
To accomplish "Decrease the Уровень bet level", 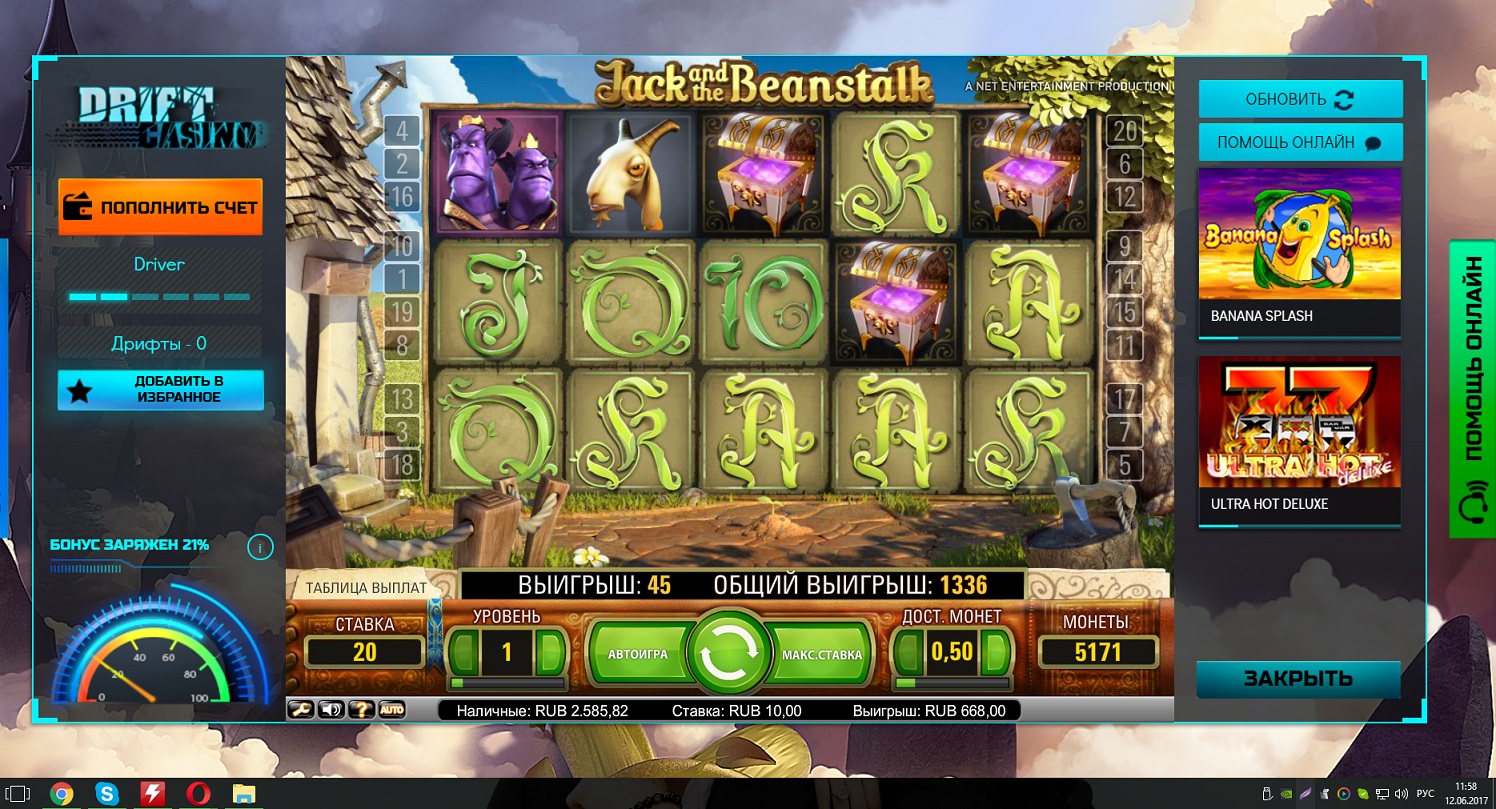I will pos(462,653).
